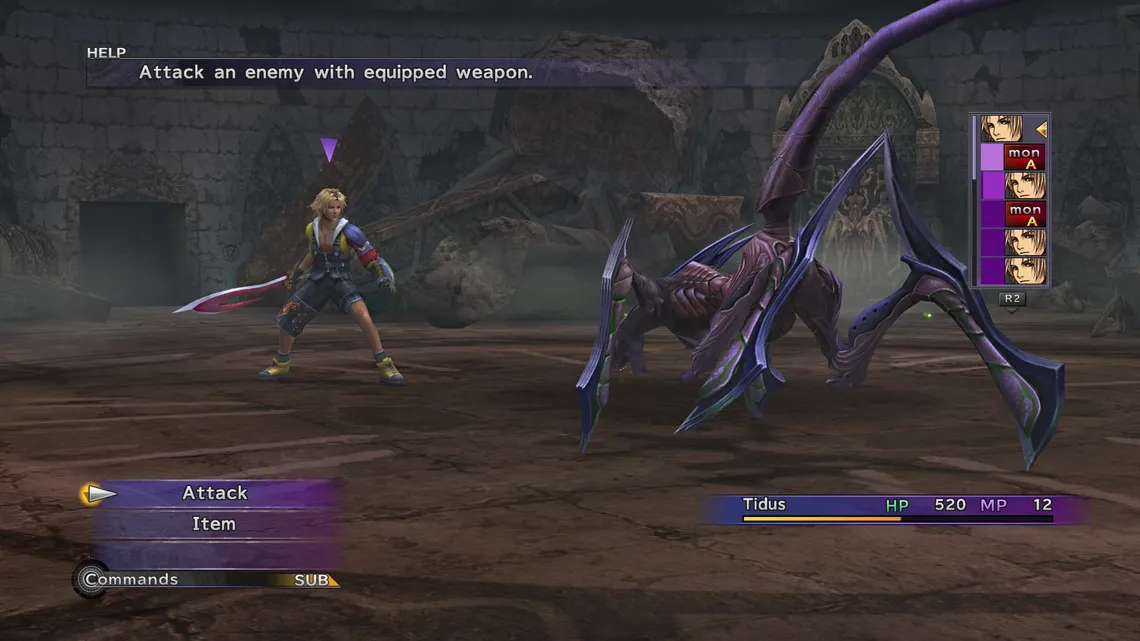Screen dimensions: 1140x641
Task: Choose the Item command
Action: (x=214, y=524)
